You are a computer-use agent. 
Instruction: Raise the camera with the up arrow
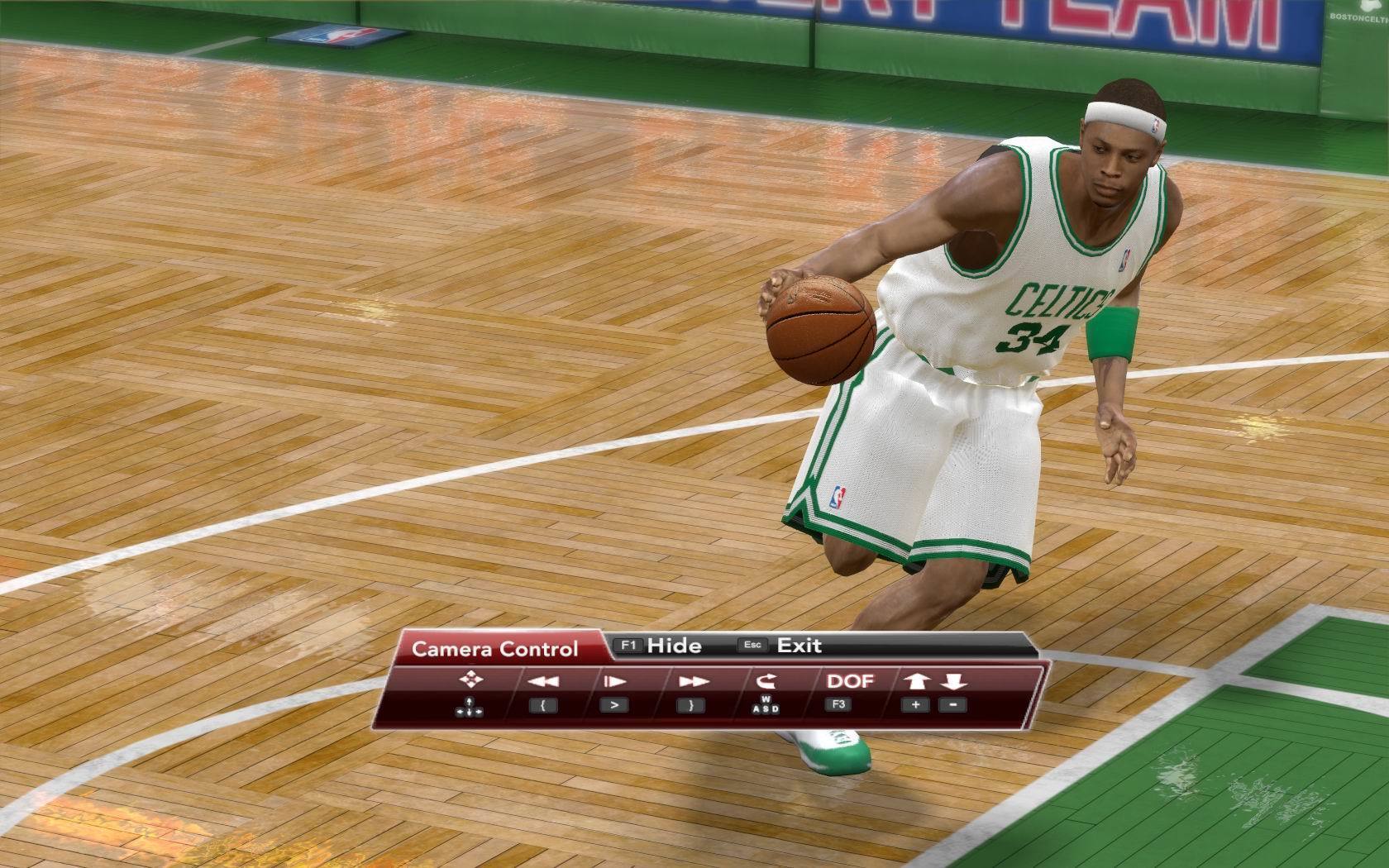tap(916, 682)
